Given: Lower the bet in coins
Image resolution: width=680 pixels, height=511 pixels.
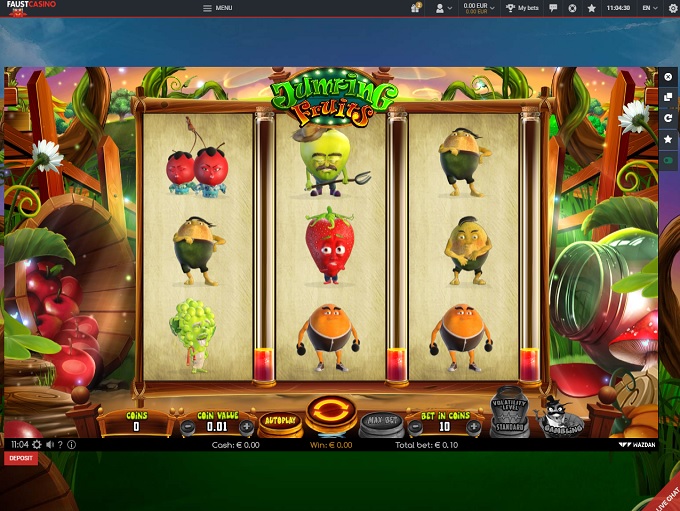Looking at the screenshot, I should pos(414,427).
